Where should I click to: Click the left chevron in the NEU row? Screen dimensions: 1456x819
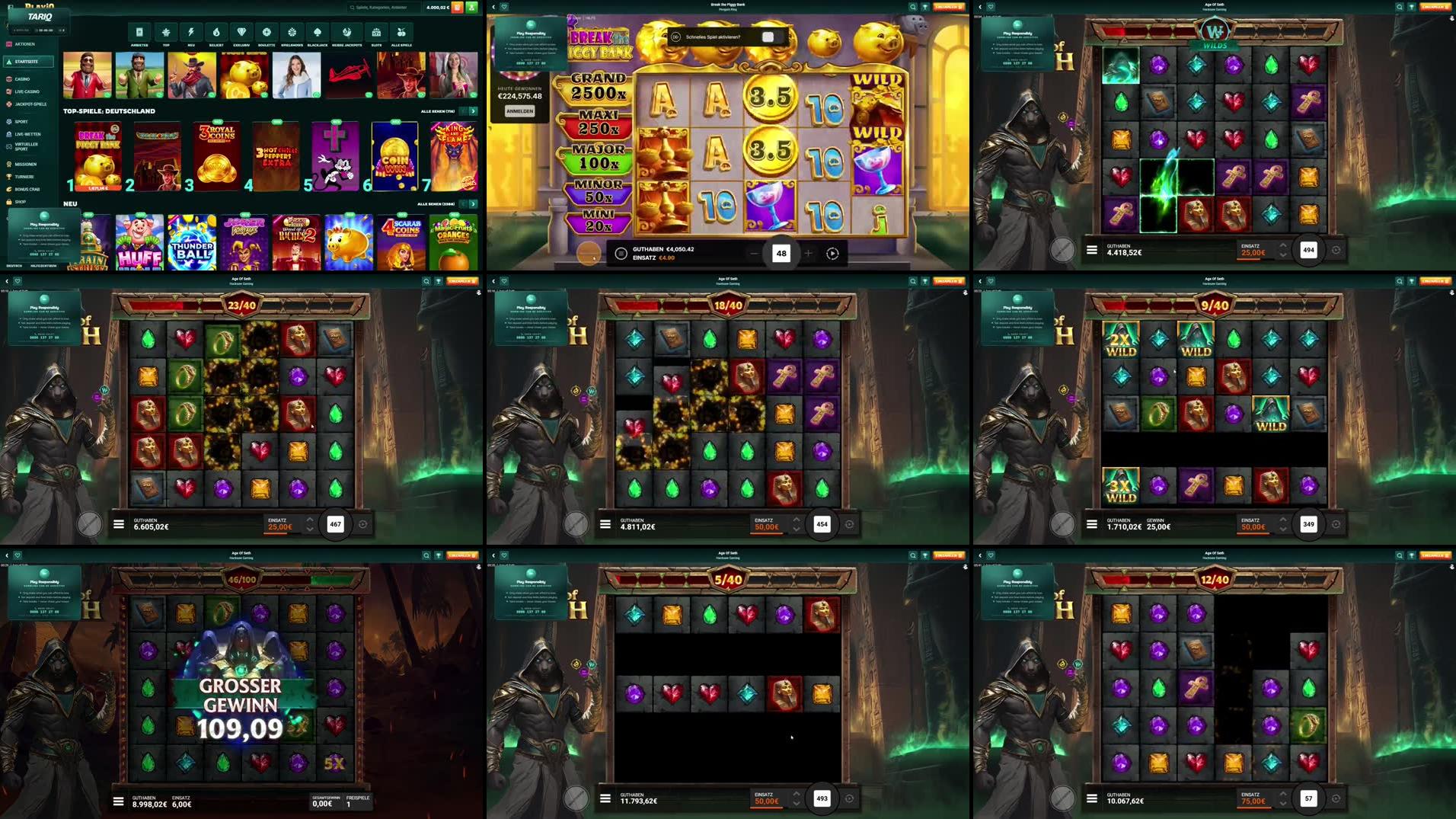tap(464, 203)
